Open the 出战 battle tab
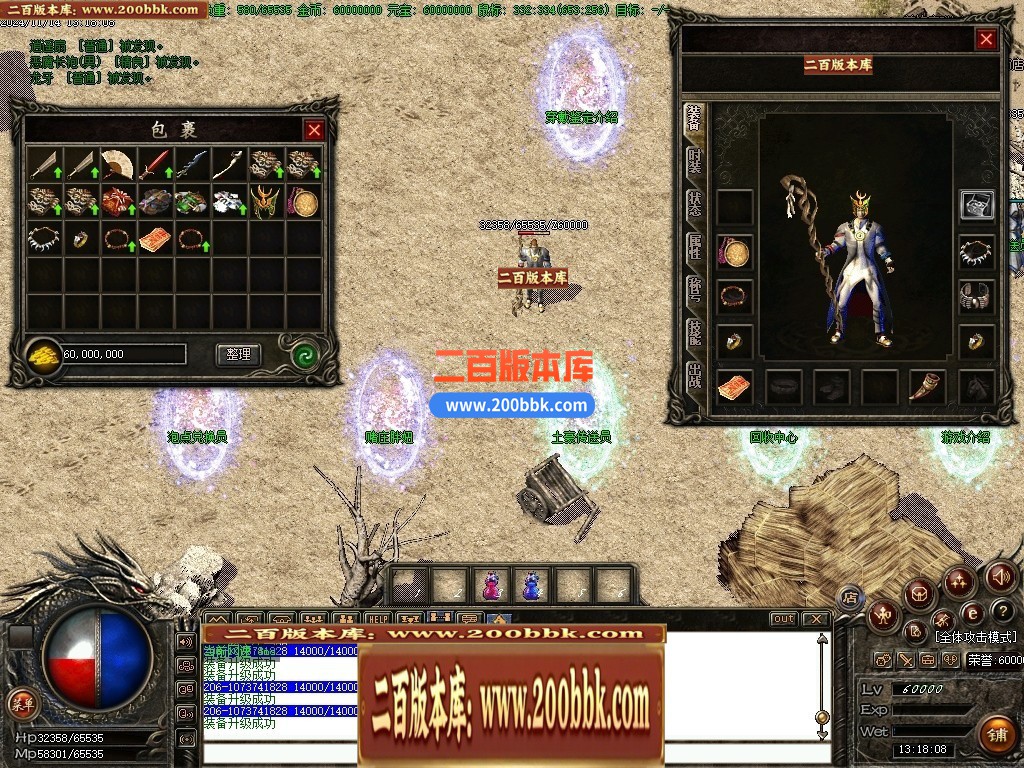 (x=694, y=375)
